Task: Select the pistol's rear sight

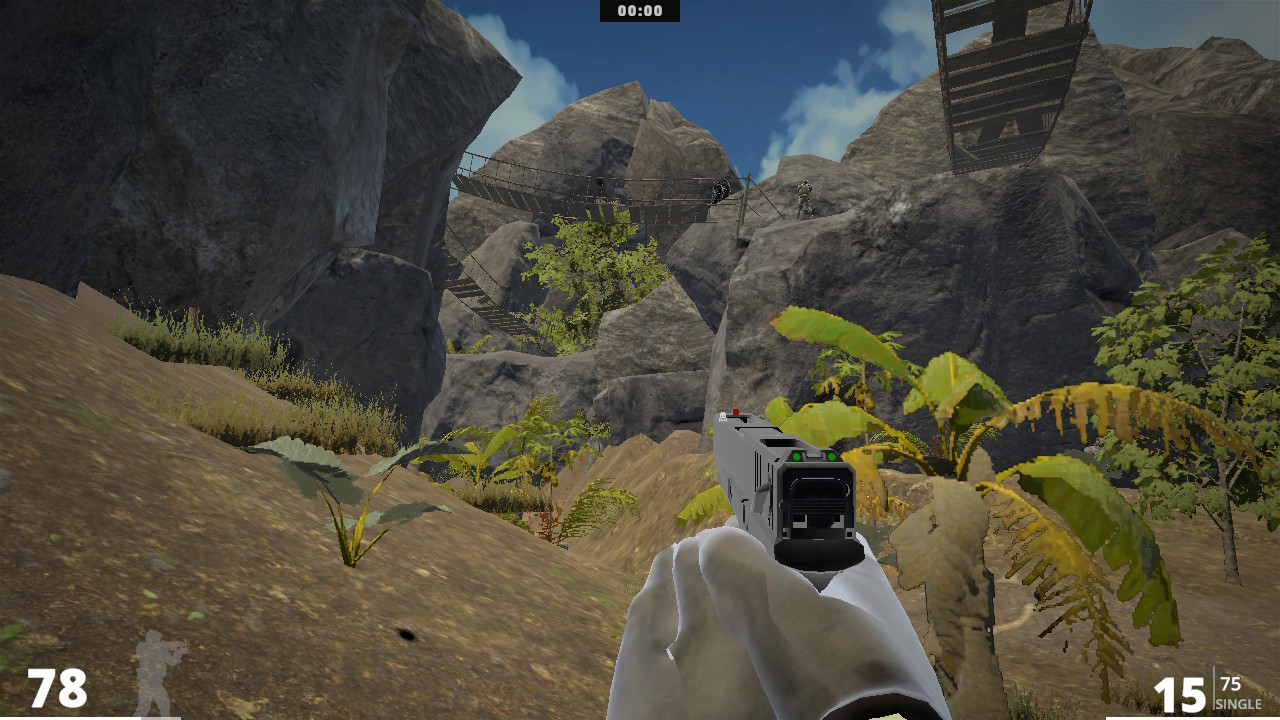Action: pos(815,455)
